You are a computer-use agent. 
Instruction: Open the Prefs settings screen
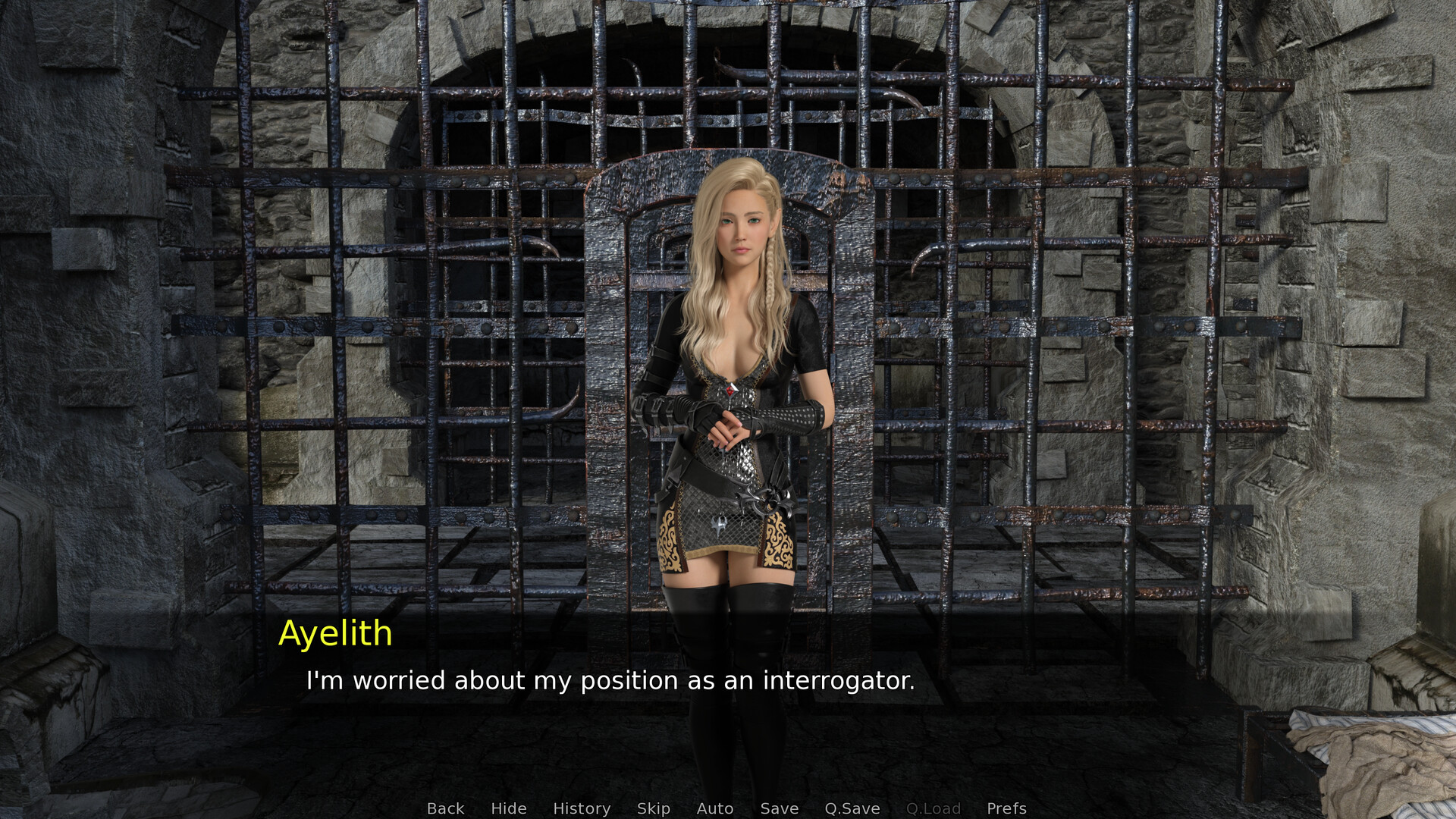pos(1005,808)
